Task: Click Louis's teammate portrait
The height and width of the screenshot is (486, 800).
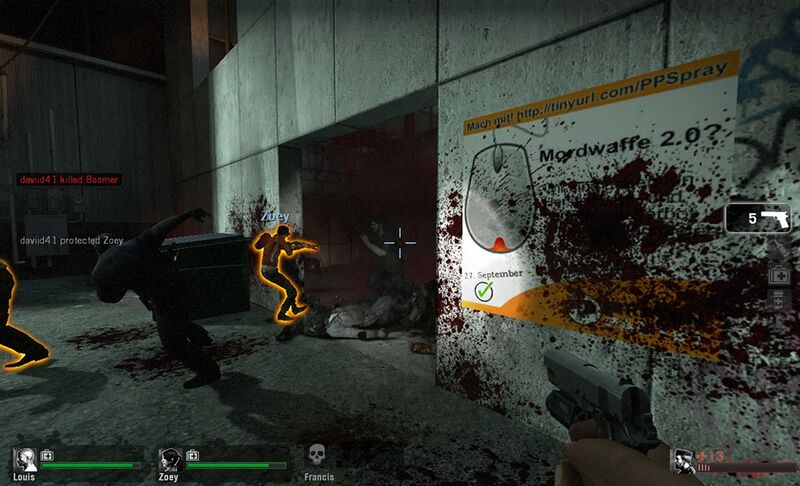Action: [x=25, y=460]
